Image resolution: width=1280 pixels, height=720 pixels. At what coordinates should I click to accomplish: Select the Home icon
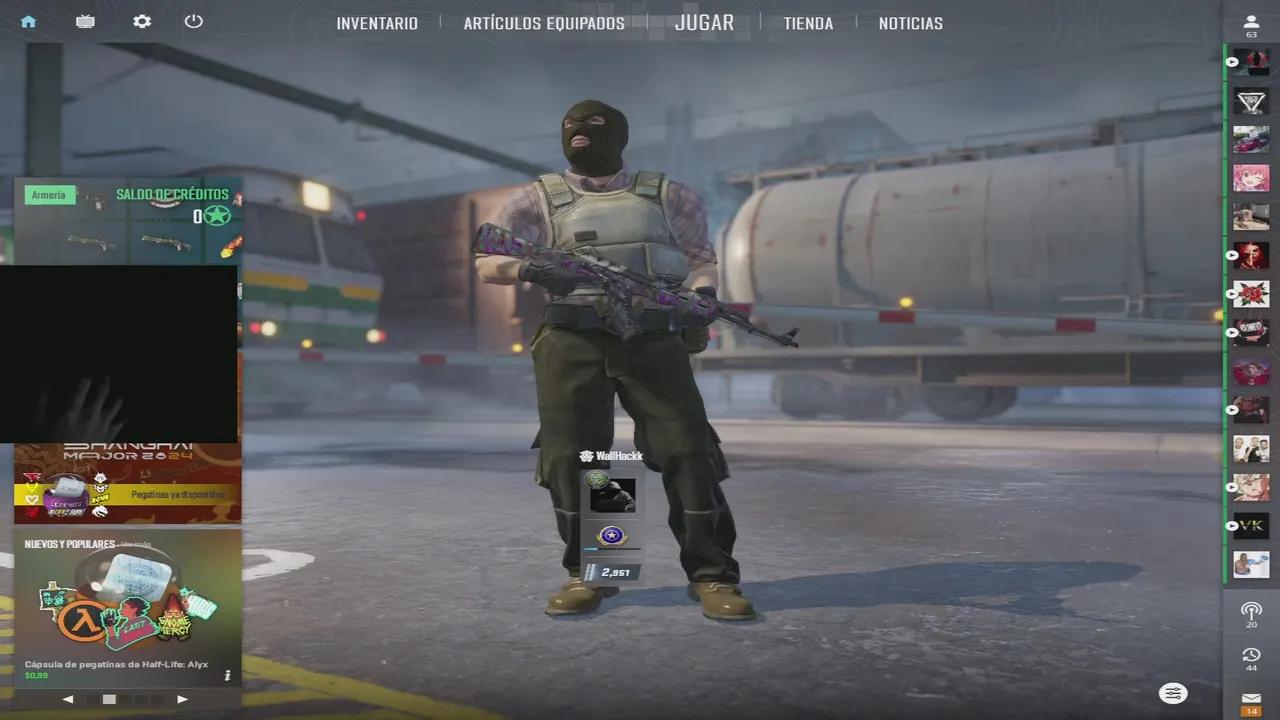(27, 21)
